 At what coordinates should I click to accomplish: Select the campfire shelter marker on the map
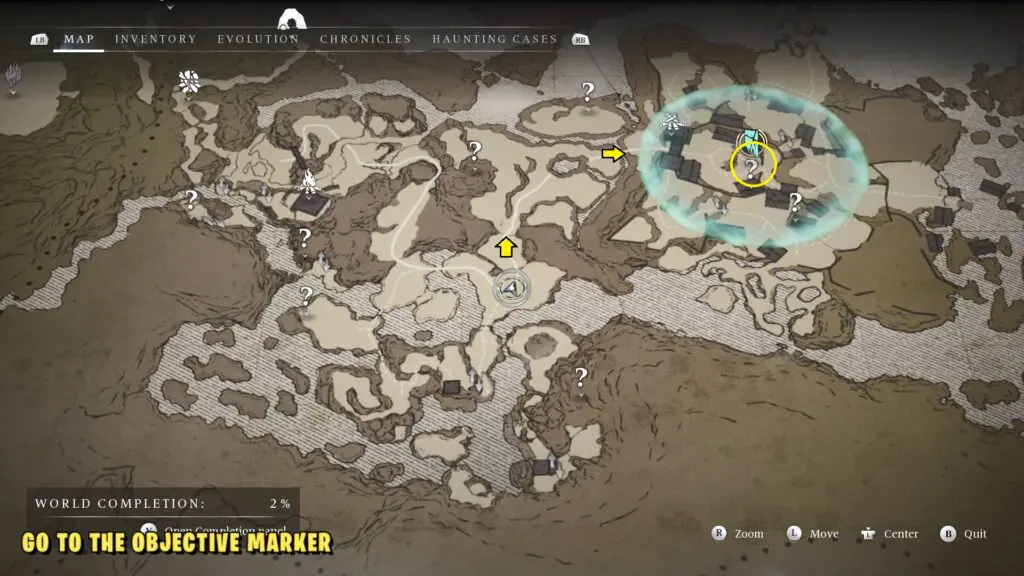click(310, 182)
